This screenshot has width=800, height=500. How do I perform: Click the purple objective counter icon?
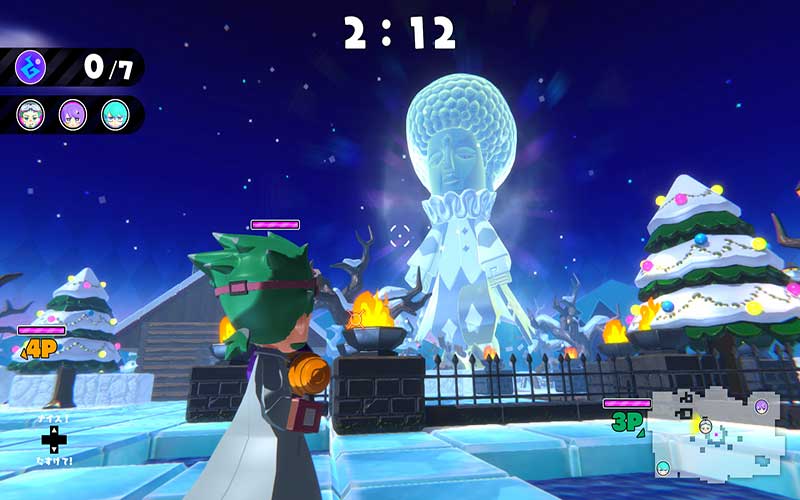click(x=30, y=67)
